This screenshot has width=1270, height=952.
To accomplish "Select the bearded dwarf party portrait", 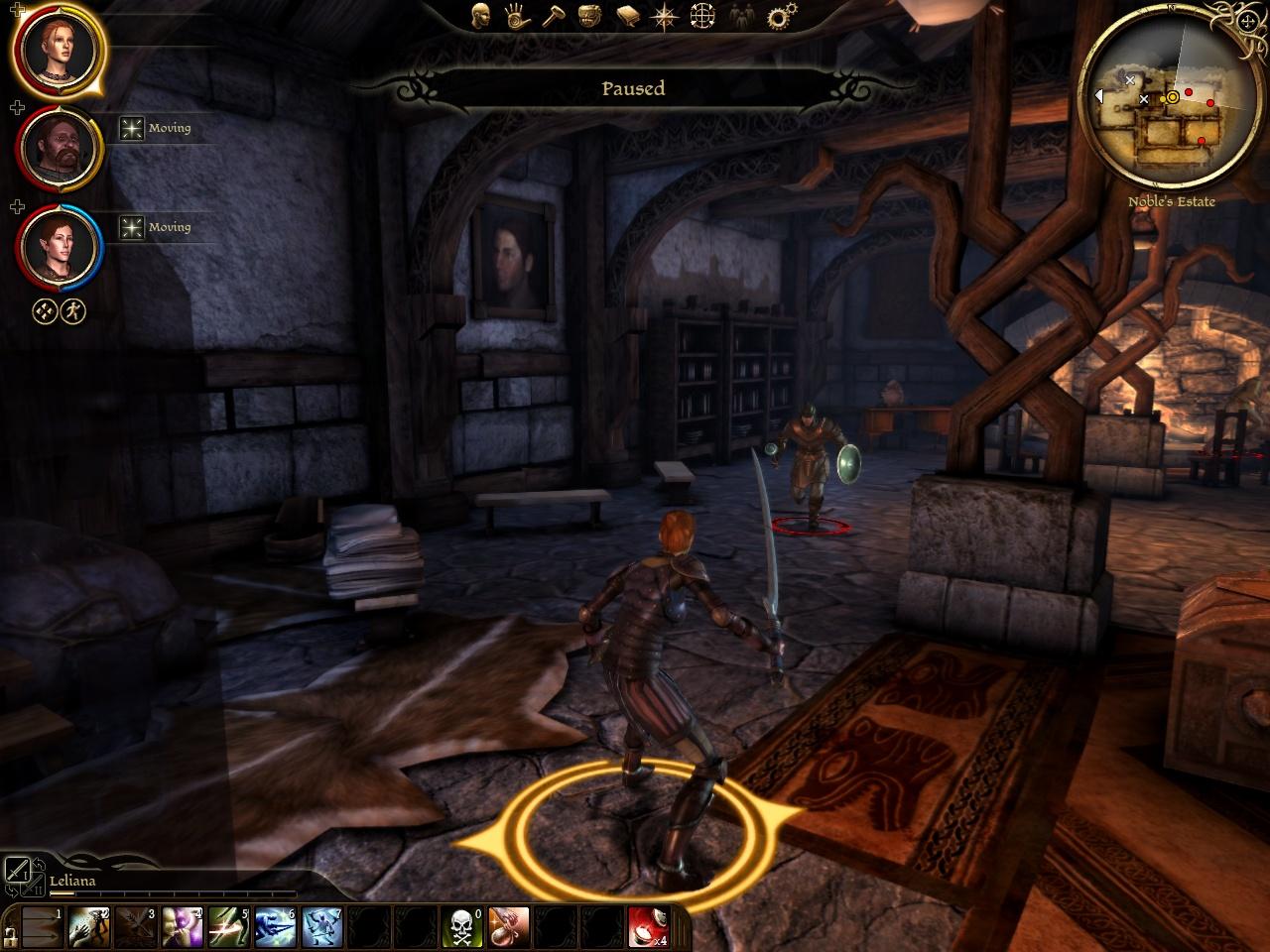I will pyautogui.click(x=60, y=147).
